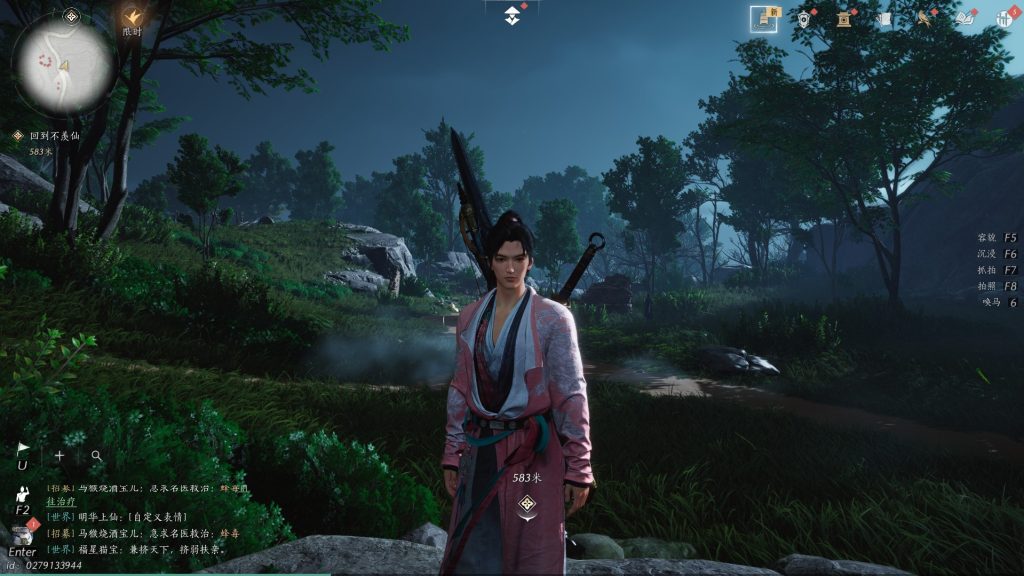Image resolution: width=1024 pixels, height=576 pixels.
Task: Click the 唤马 summon horse shortcut
Action: coord(998,302)
